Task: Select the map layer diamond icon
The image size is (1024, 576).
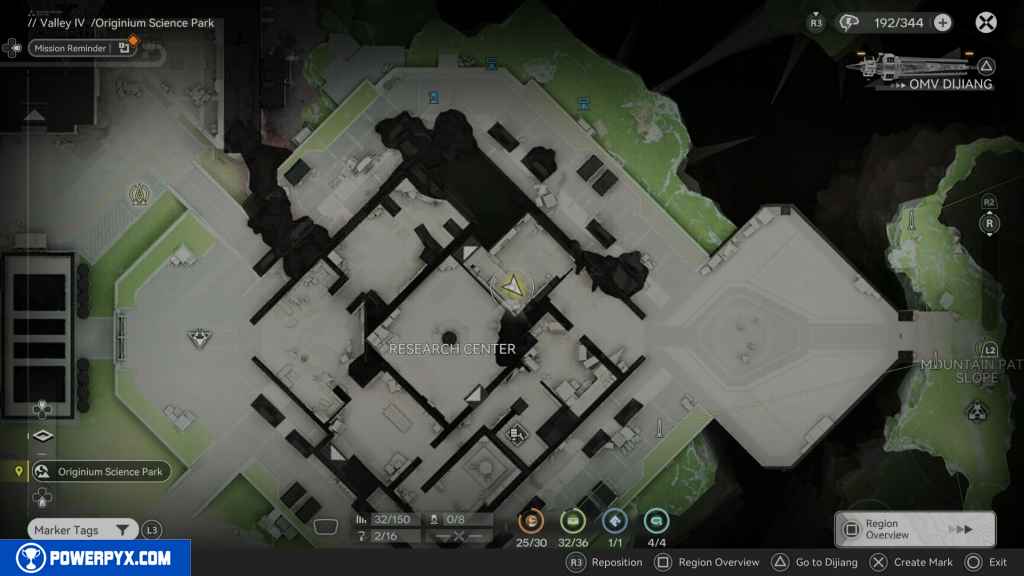Action: 42,436
